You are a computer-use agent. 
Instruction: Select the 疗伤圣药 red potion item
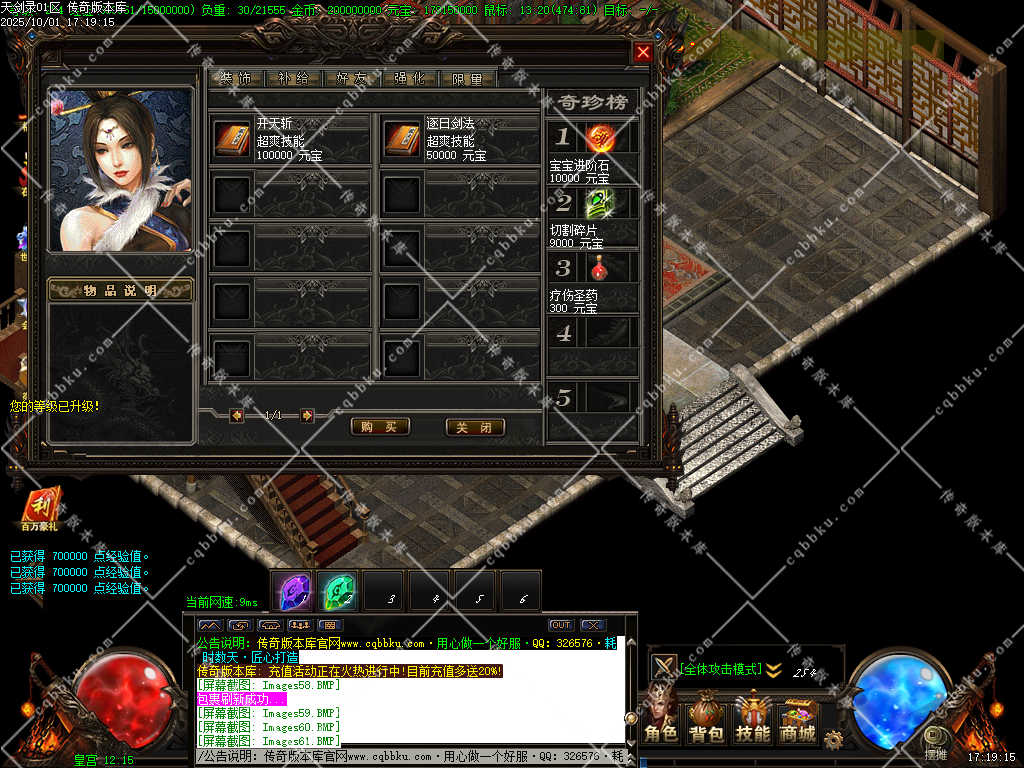[x=600, y=267]
